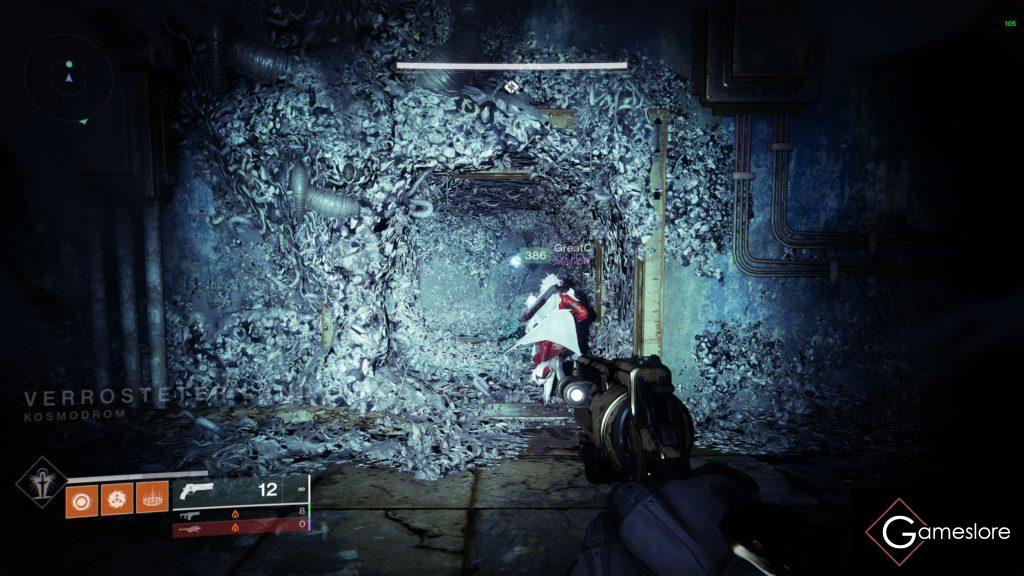Choose the red power weapon slot

coord(239,527)
